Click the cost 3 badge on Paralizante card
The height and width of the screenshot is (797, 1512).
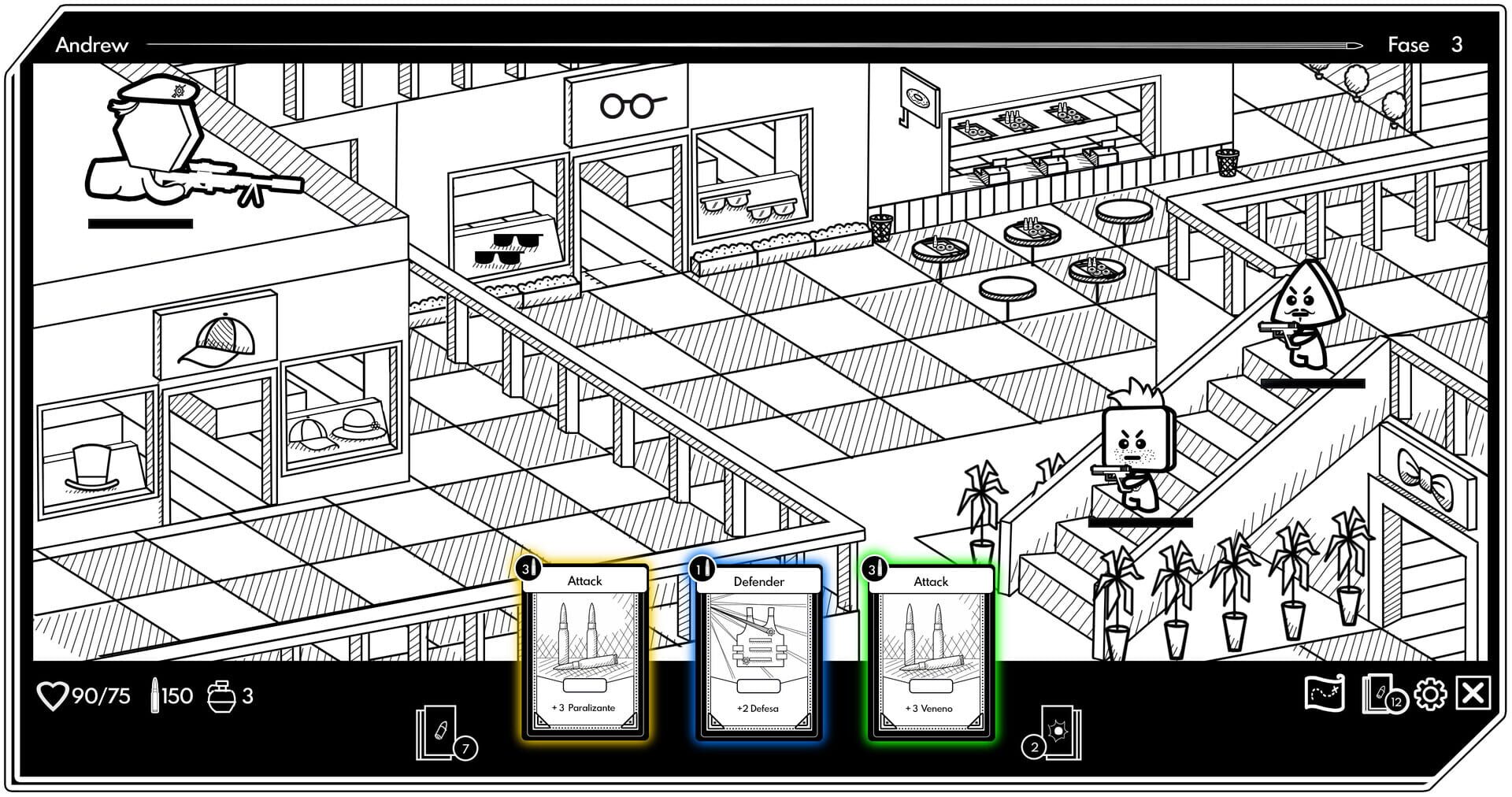(525, 569)
